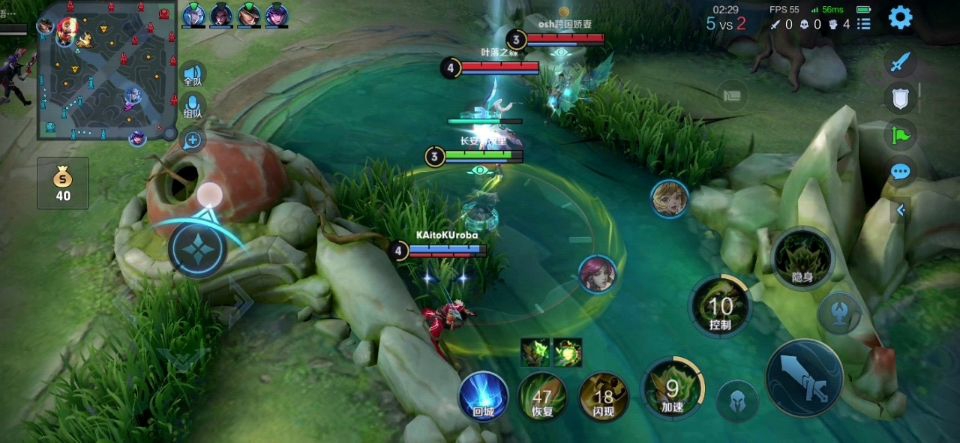Open the gear settings menu

point(900,17)
